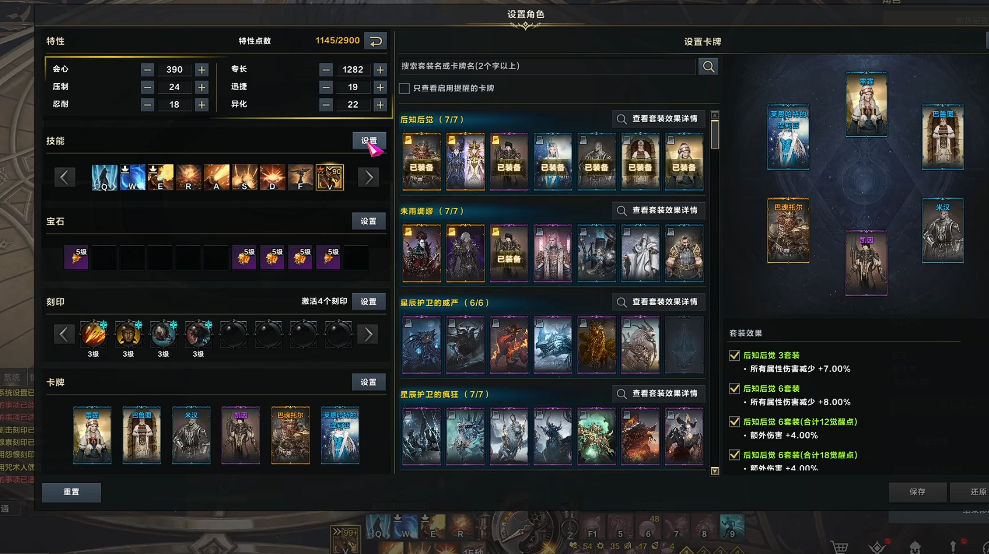Click the 刻印 engraving 设置 button
The image size is (989, 554).
tap(368, 301)
